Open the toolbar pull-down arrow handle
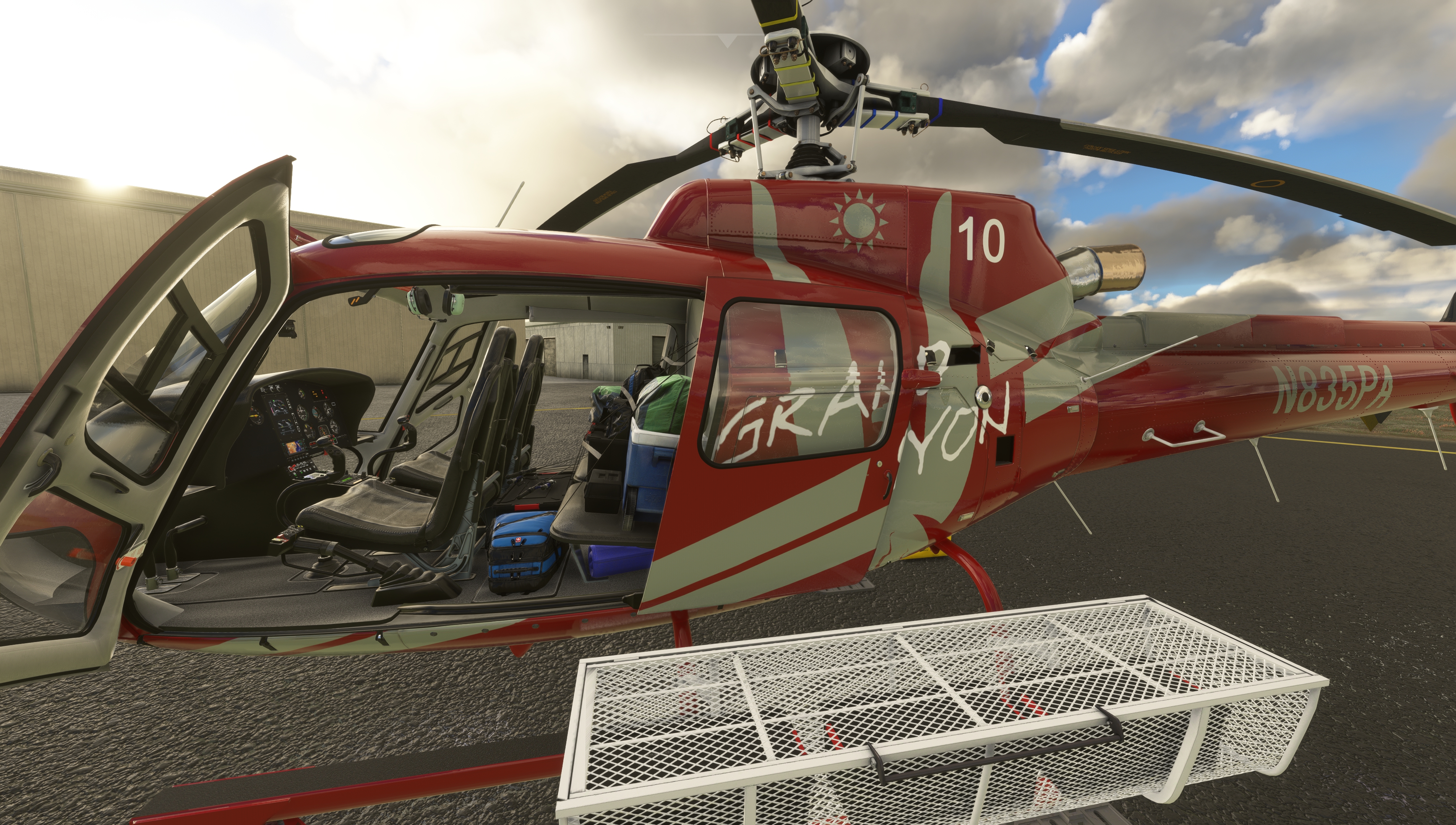Image resolution: width=1456 pixels, height=825 pixels. point(728,40)
